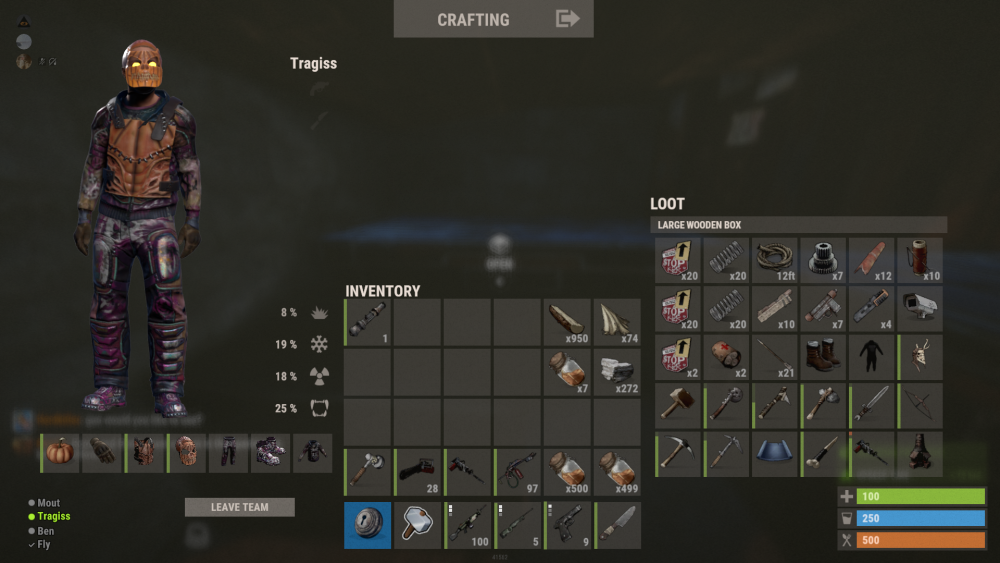Choose the building hammer hotbar slot
Viewport: 1000px width, 563px height.
417,525
